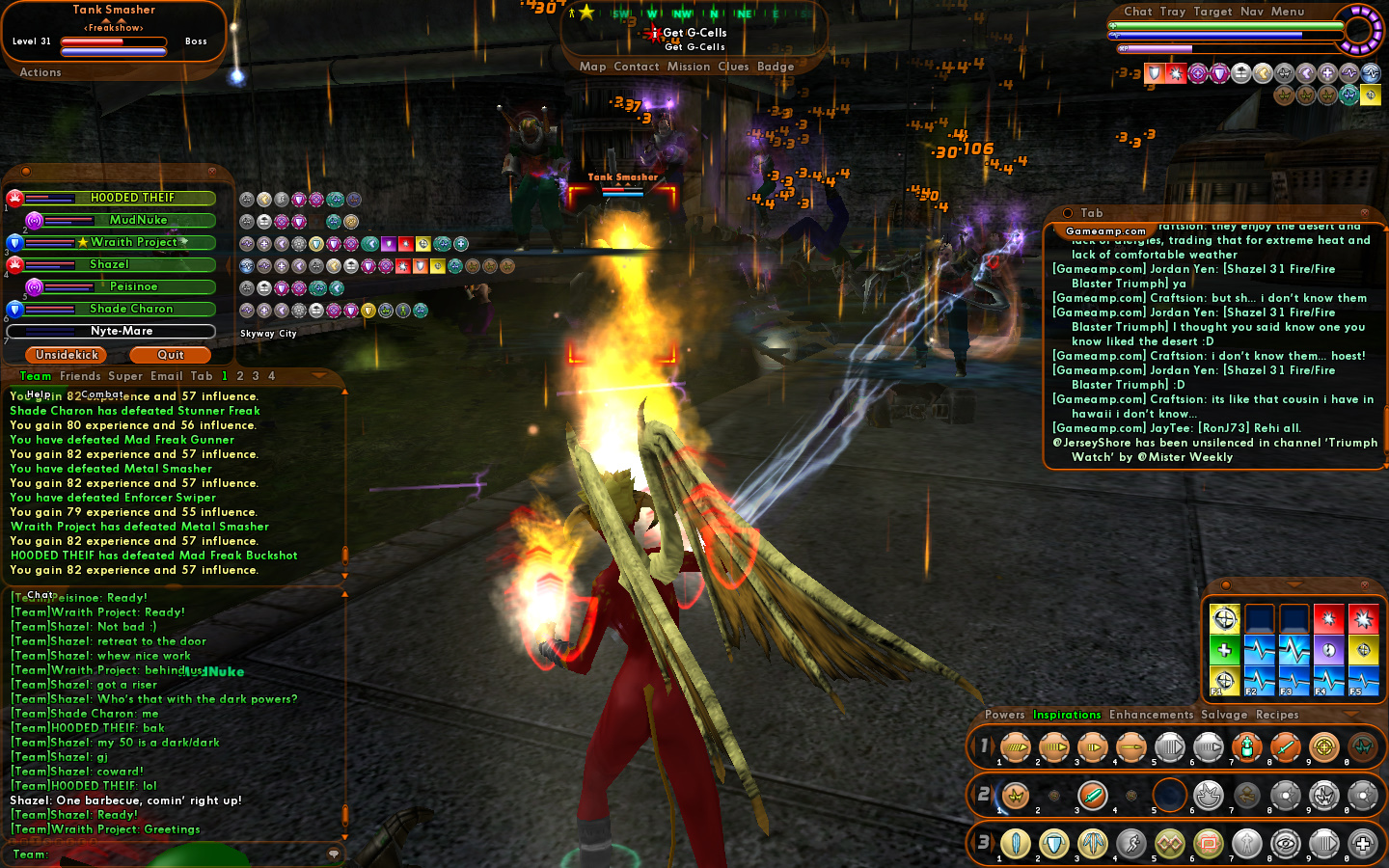Unsidekick your current partner
Viewport: 1389px width, 868px height.
pyautogui.click(x=67, y=355)
